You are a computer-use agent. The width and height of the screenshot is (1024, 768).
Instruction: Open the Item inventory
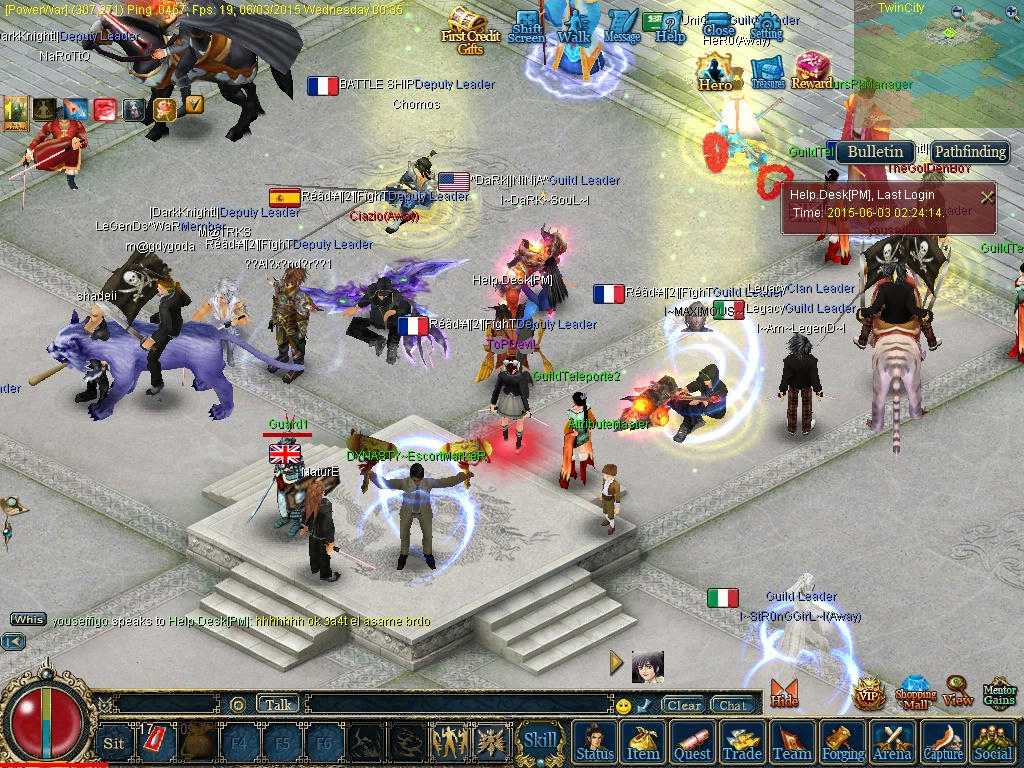(643, 742)
